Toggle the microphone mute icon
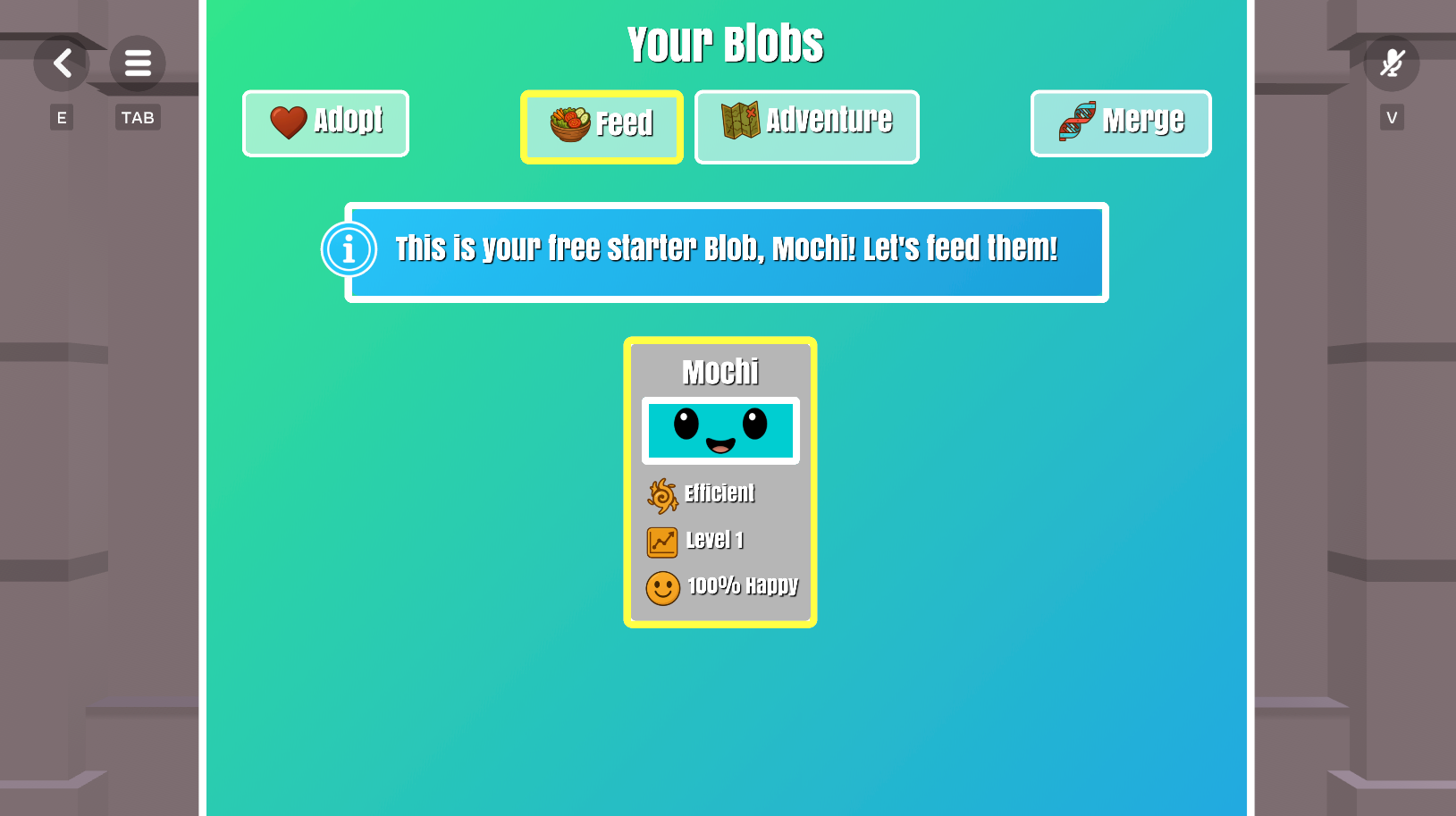 pos(1392,63)
